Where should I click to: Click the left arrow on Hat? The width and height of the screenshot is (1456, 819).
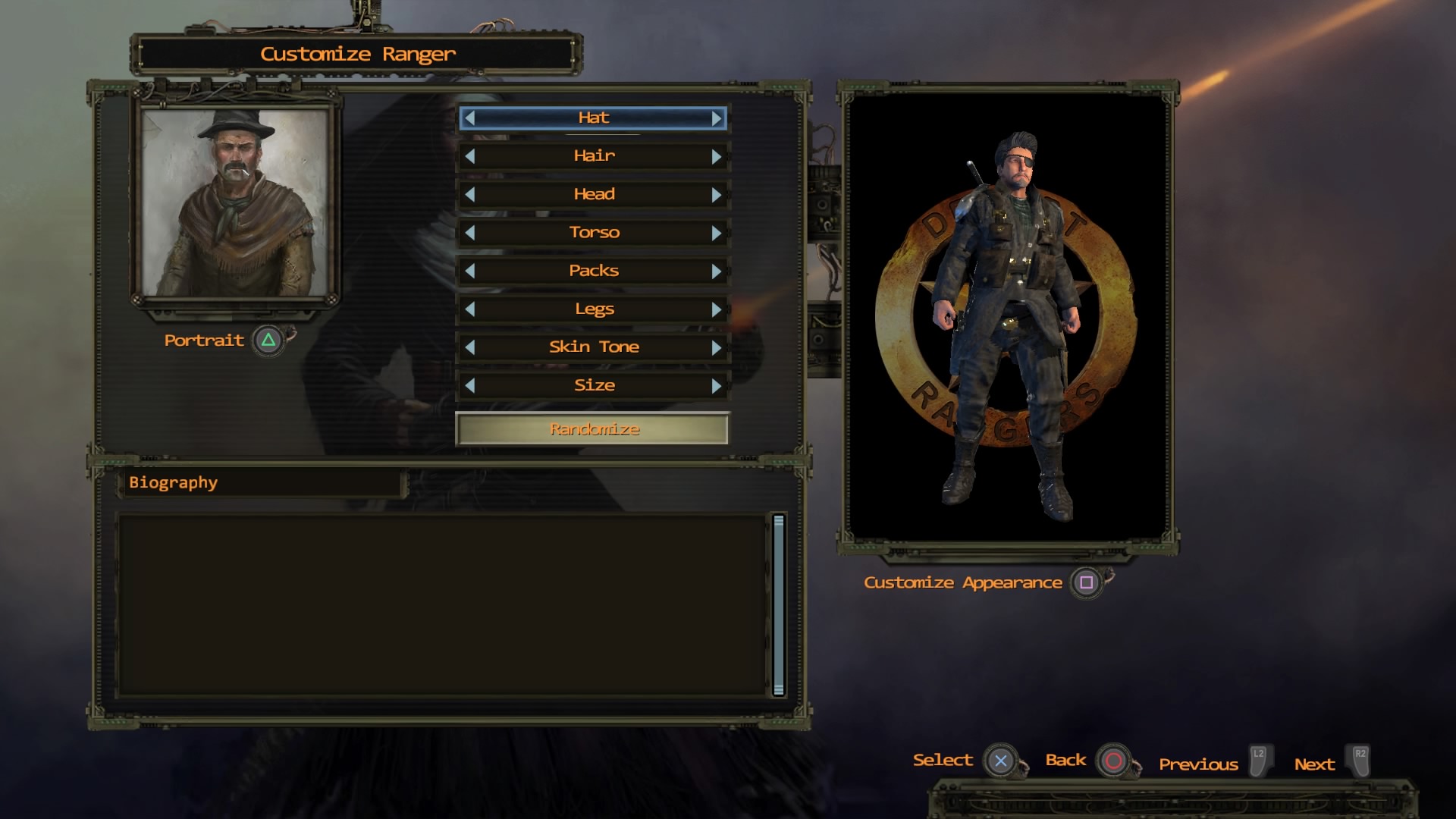tap(470, 118)
